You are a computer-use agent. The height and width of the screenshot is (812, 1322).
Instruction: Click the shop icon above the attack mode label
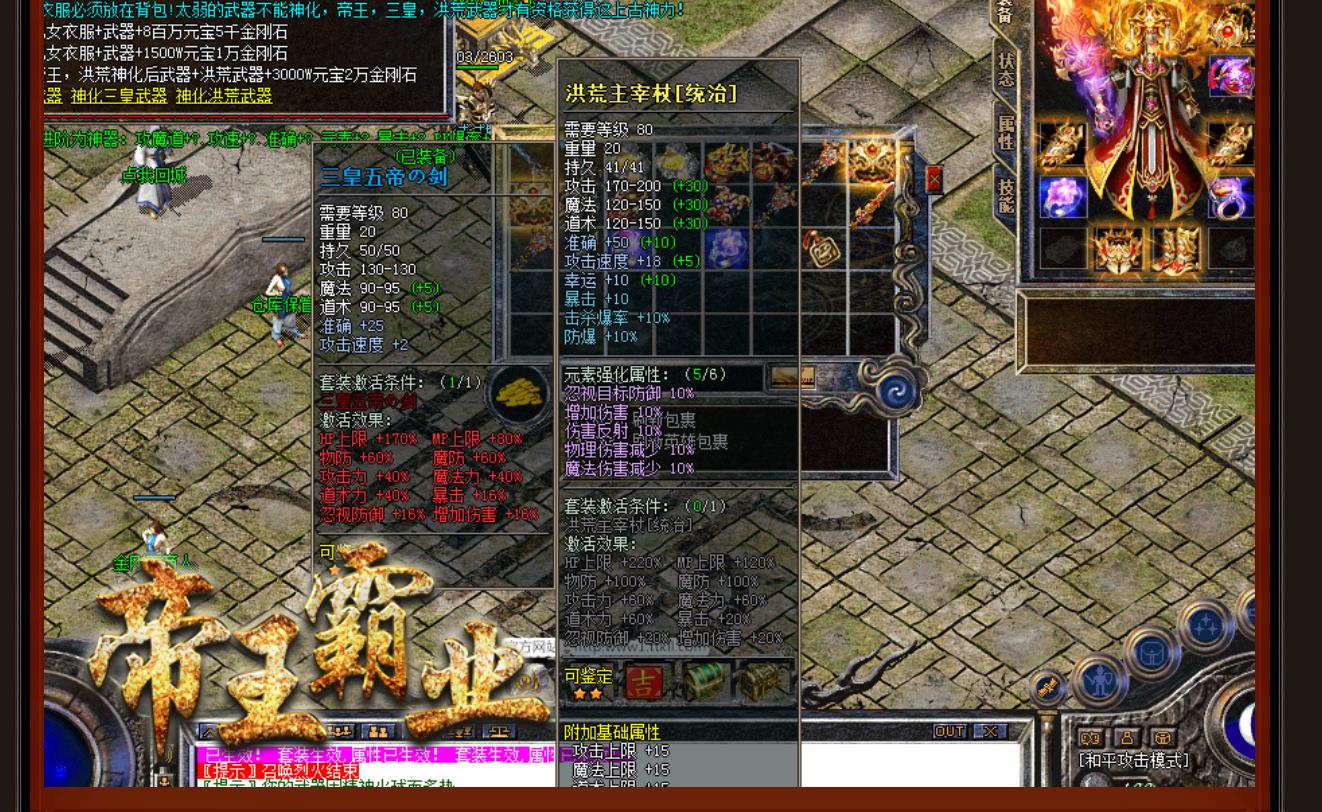[x=1162, y=738]
